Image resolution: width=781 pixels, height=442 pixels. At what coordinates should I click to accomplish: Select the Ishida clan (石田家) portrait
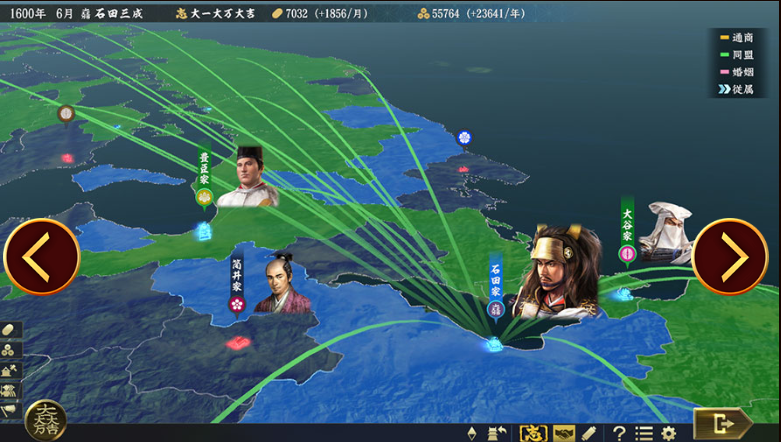[555, 275]
